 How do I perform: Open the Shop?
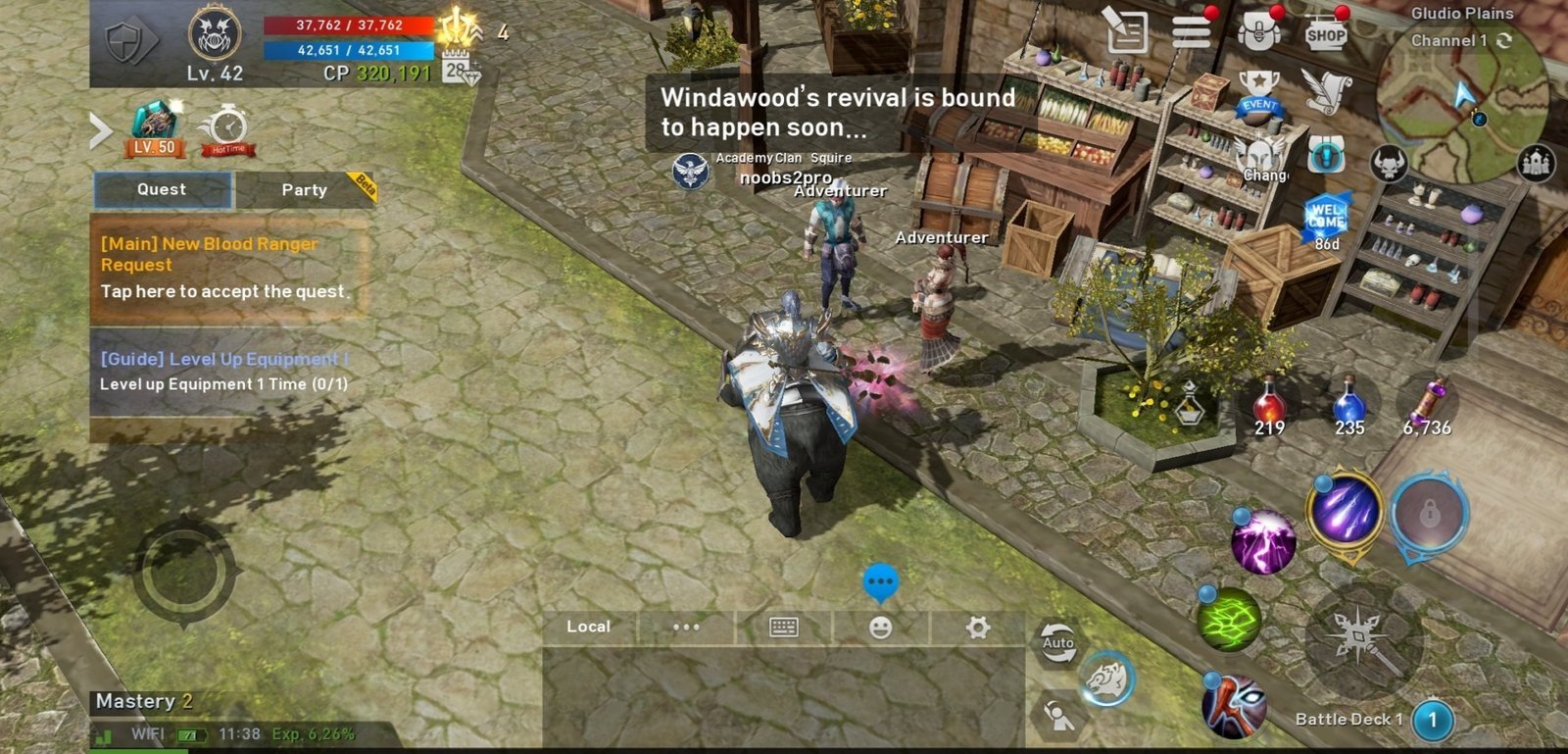1328,32
